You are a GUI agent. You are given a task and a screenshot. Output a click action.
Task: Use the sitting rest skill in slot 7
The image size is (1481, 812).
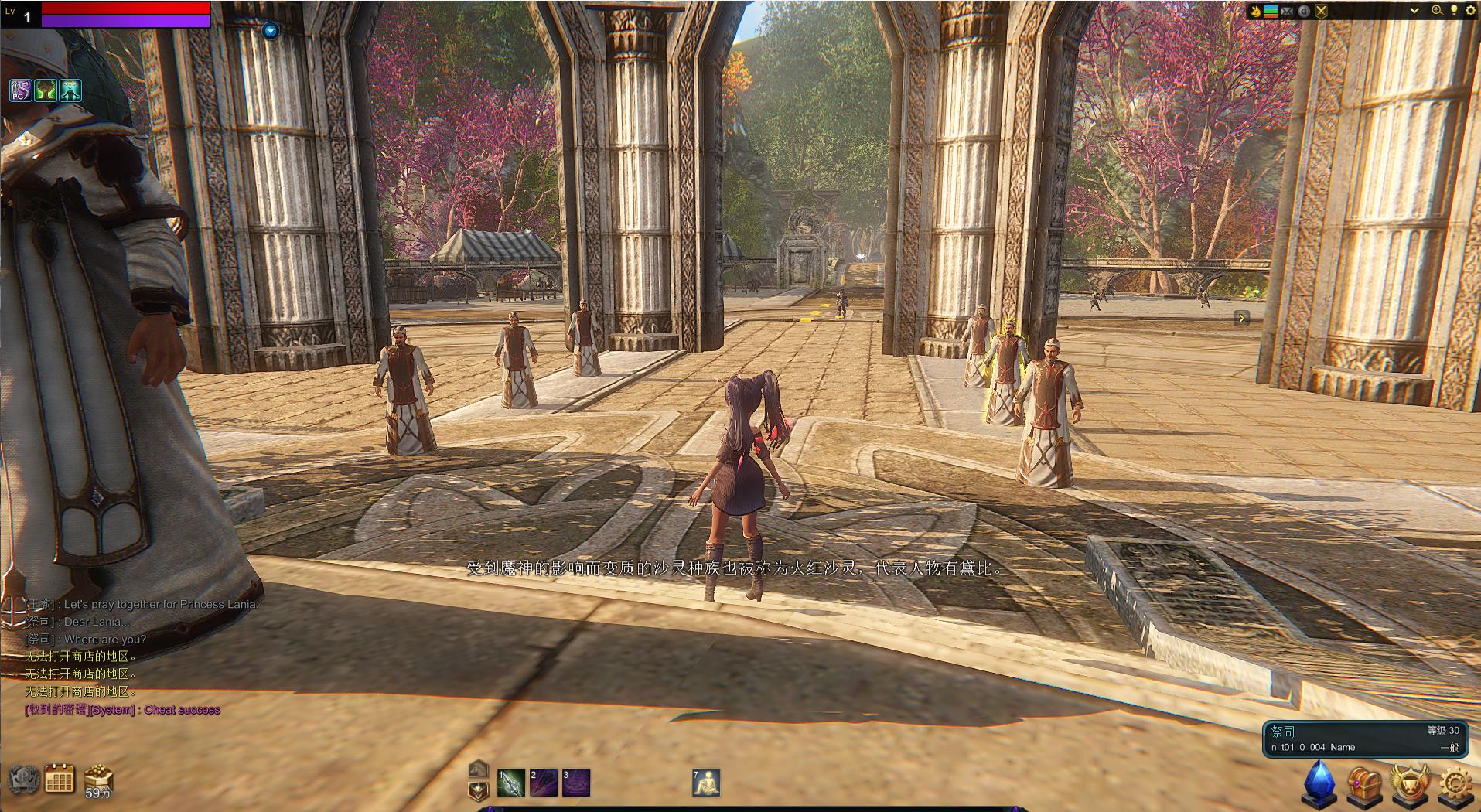point(706,783)
